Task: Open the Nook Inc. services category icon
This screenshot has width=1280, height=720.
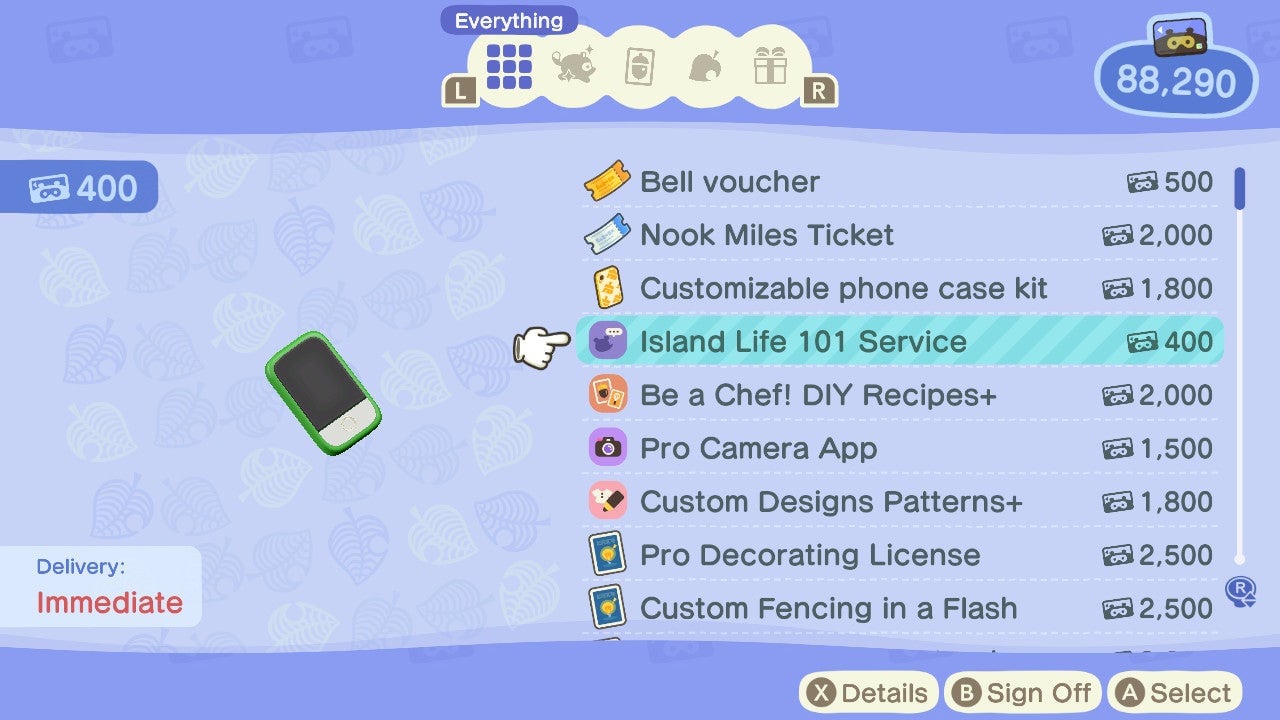Action: (x=707, y=68)
